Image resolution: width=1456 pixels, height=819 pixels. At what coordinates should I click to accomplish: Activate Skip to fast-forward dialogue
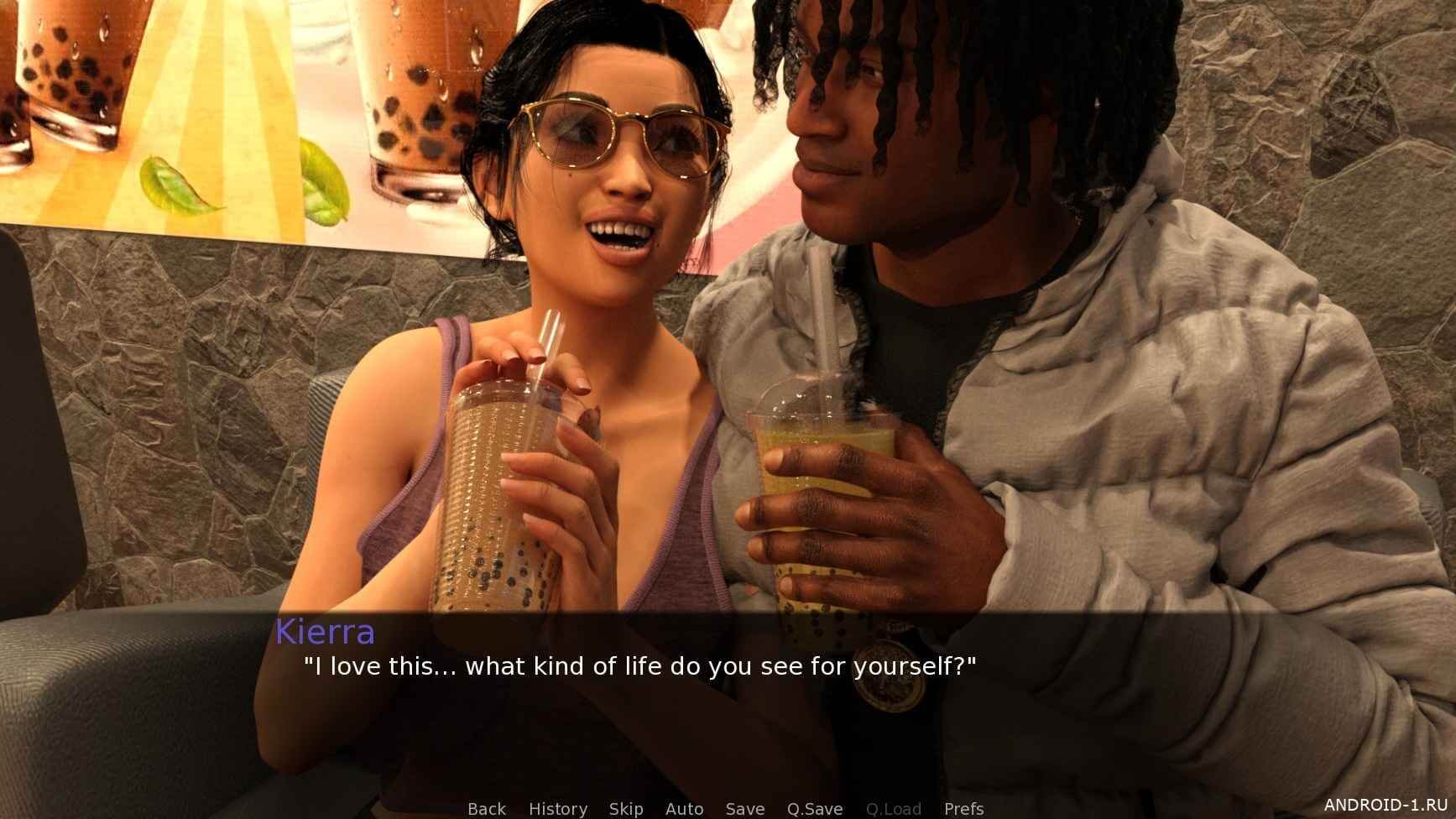(626, 809)
